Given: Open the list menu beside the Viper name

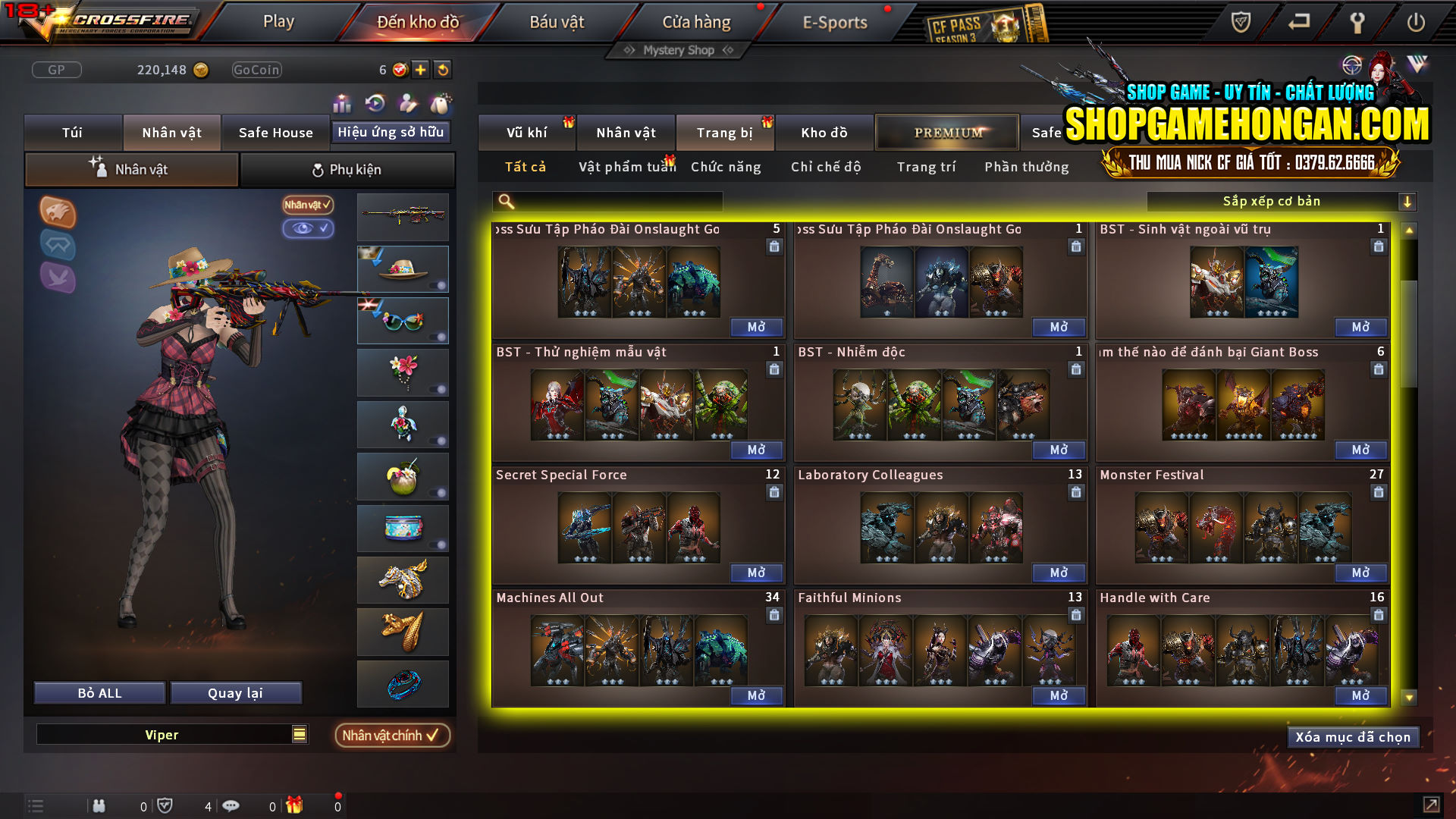Looking at the screenshot, I should coord(300,734).
